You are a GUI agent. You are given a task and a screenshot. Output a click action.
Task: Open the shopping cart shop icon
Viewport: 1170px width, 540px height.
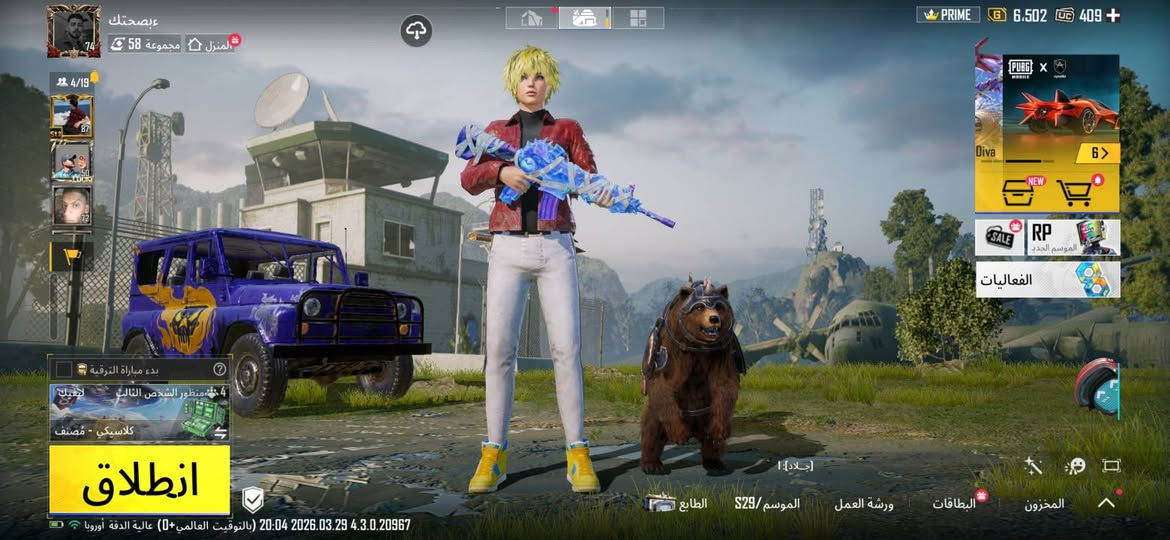(1074, 191)
